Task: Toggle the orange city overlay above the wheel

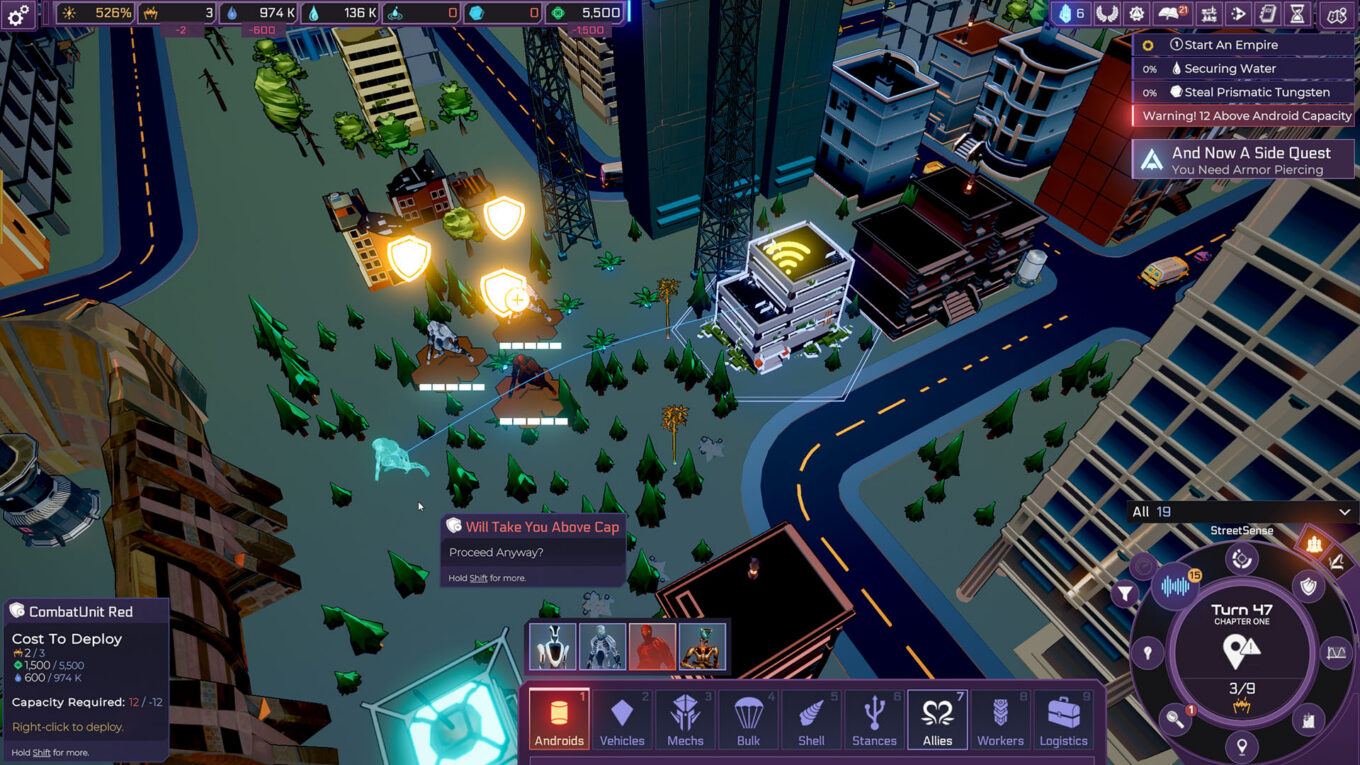Action: (1314, 544)
